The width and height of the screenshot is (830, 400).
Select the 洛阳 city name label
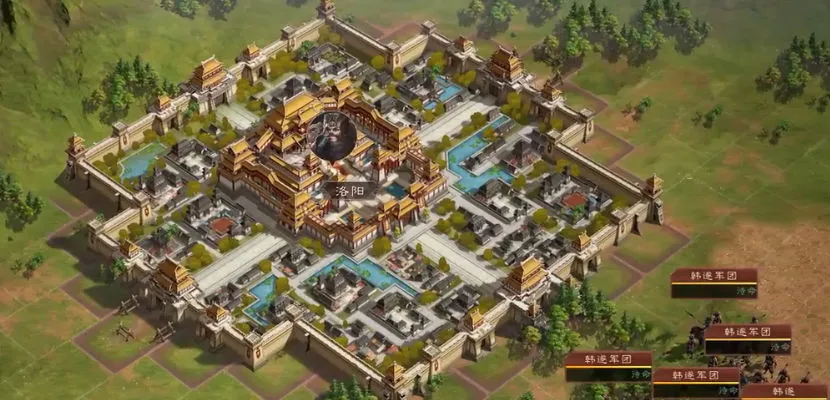[341, 188]
